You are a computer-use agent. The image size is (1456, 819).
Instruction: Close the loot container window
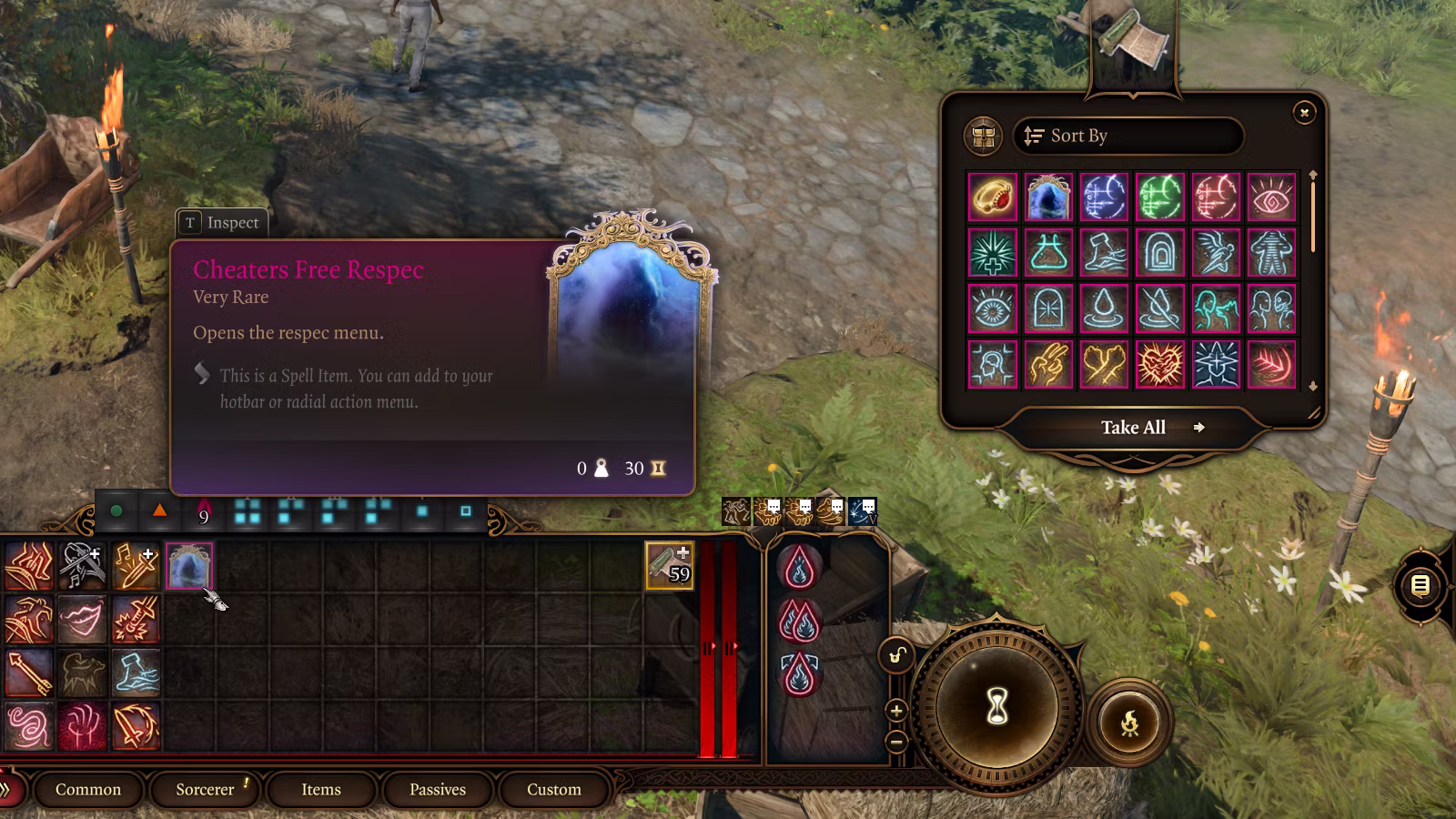tap(1304, 113)
